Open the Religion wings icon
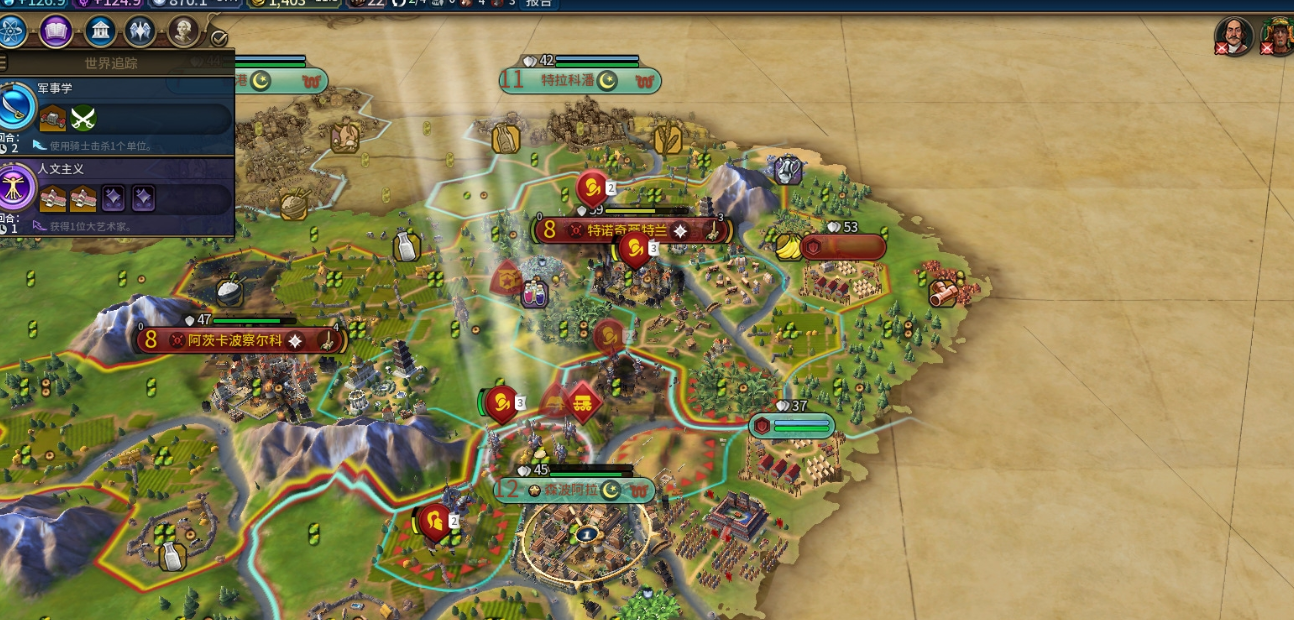 click(x=140, y=32)
